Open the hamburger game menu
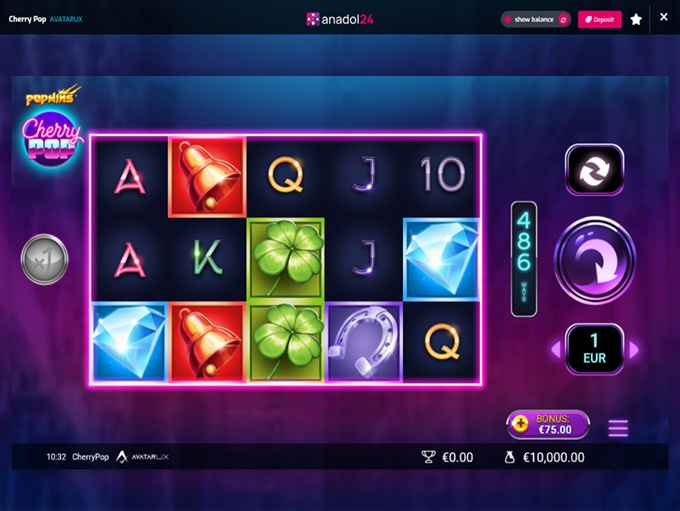Screen dimensions: 680x511 coord(618,428)
